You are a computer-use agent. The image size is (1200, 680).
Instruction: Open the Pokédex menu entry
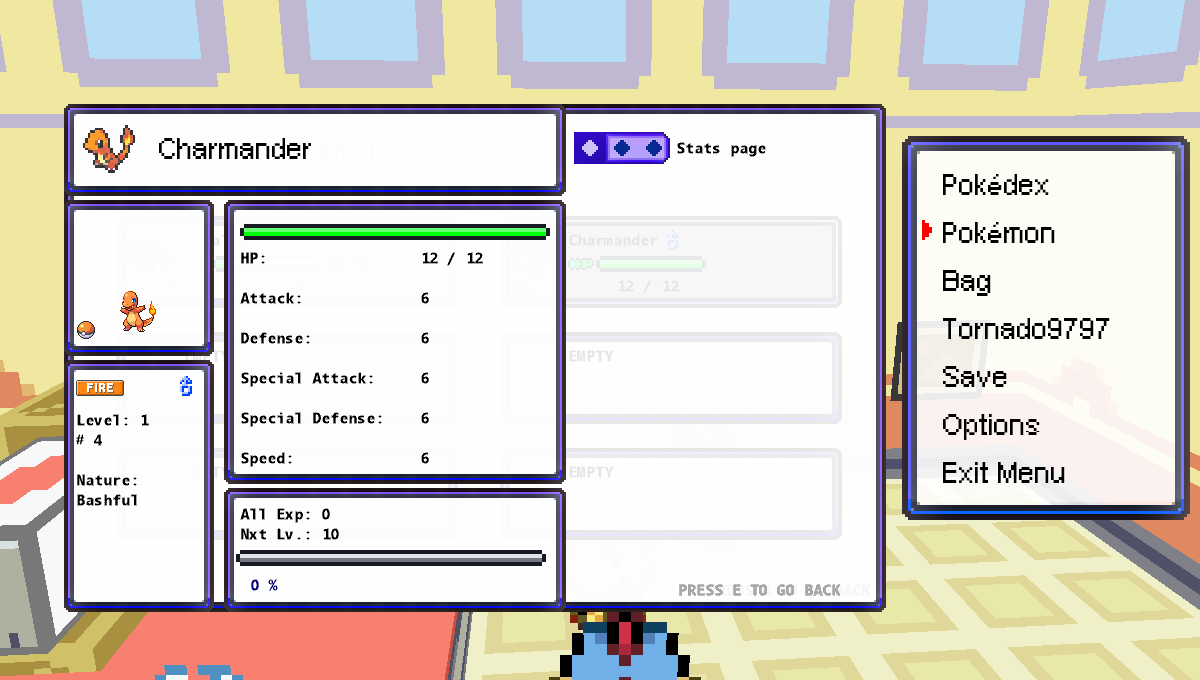click(x=994, y=186)
